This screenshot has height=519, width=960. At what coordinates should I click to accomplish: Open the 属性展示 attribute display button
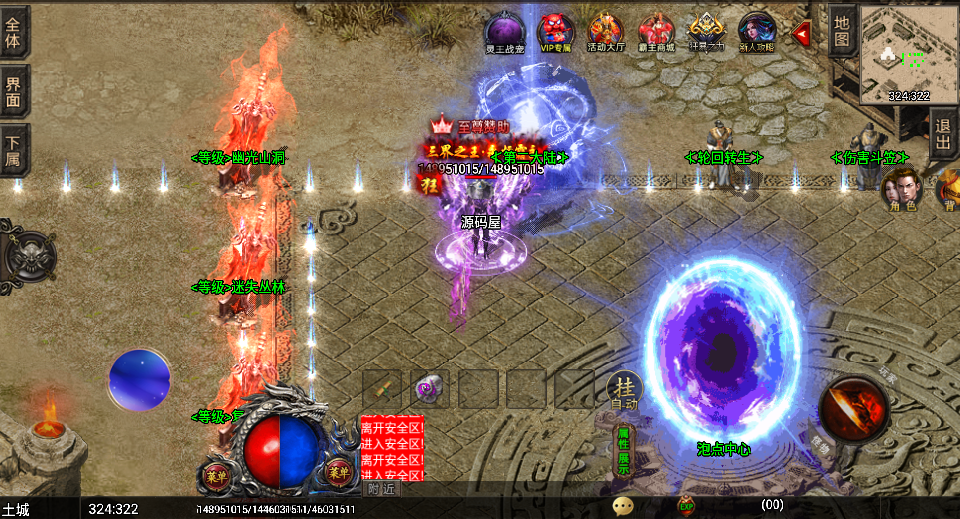[x=622, y=450]
